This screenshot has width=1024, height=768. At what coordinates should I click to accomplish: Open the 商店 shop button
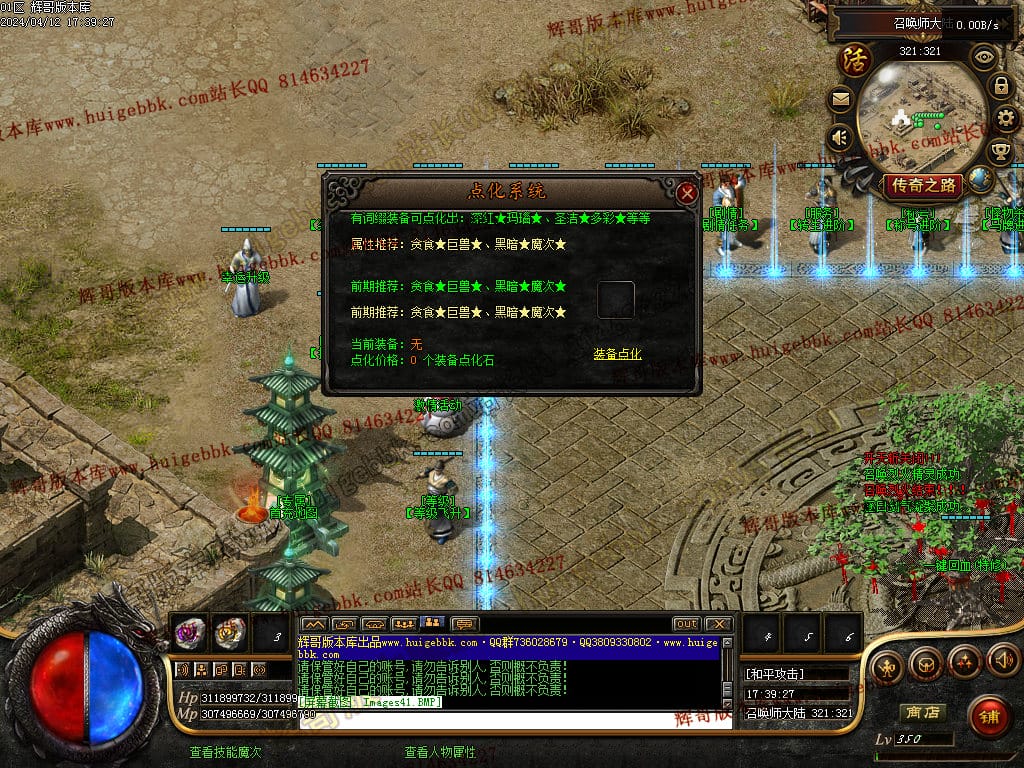tap(922, 713)
